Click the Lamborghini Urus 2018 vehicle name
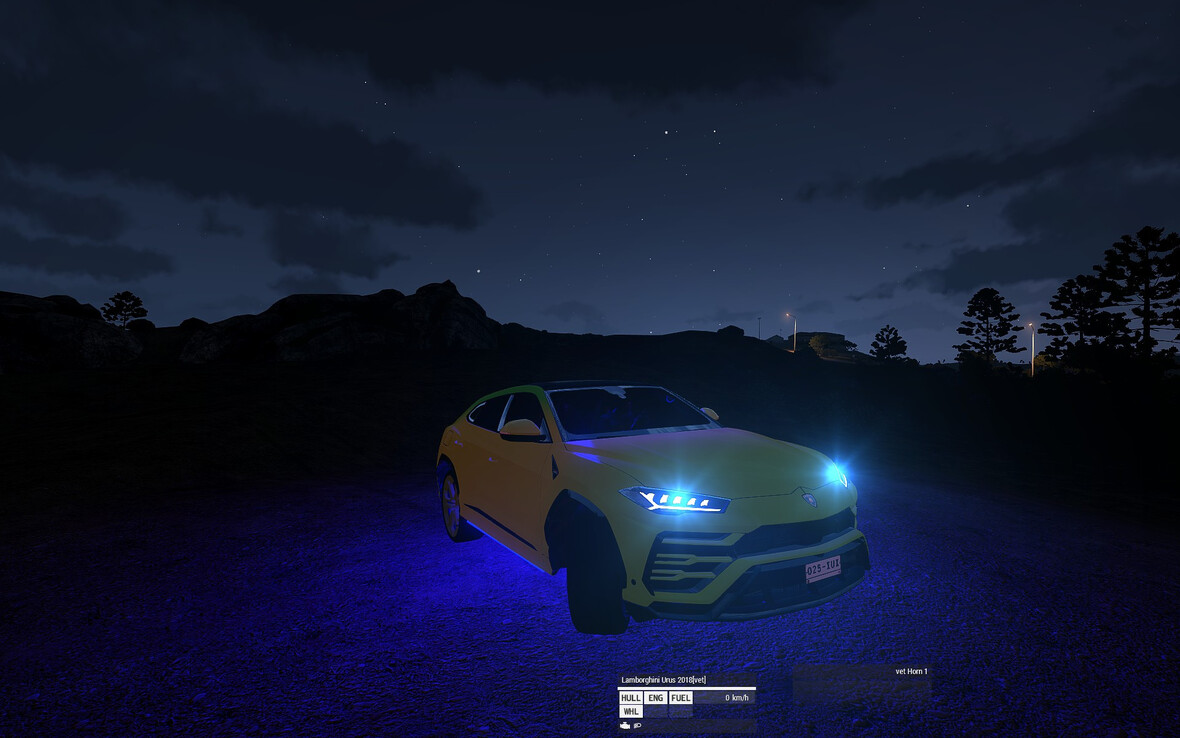This screenshot has width=1180, height=738. click(x=663, y=680)
